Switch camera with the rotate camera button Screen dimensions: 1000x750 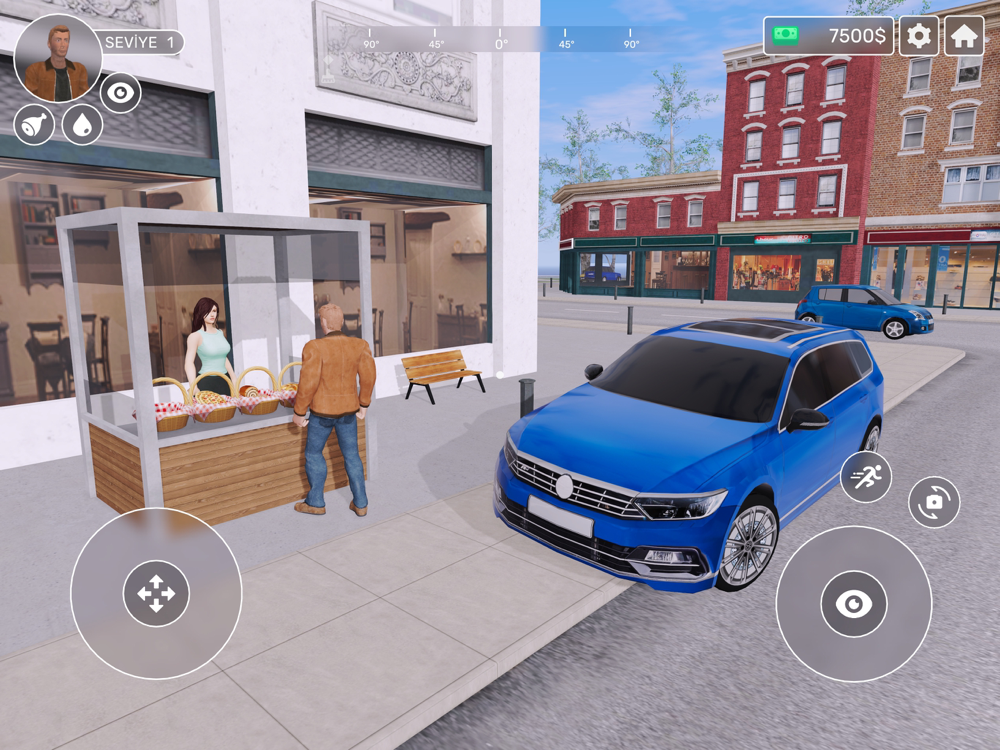pyautogui.click(x=934, y=503)
